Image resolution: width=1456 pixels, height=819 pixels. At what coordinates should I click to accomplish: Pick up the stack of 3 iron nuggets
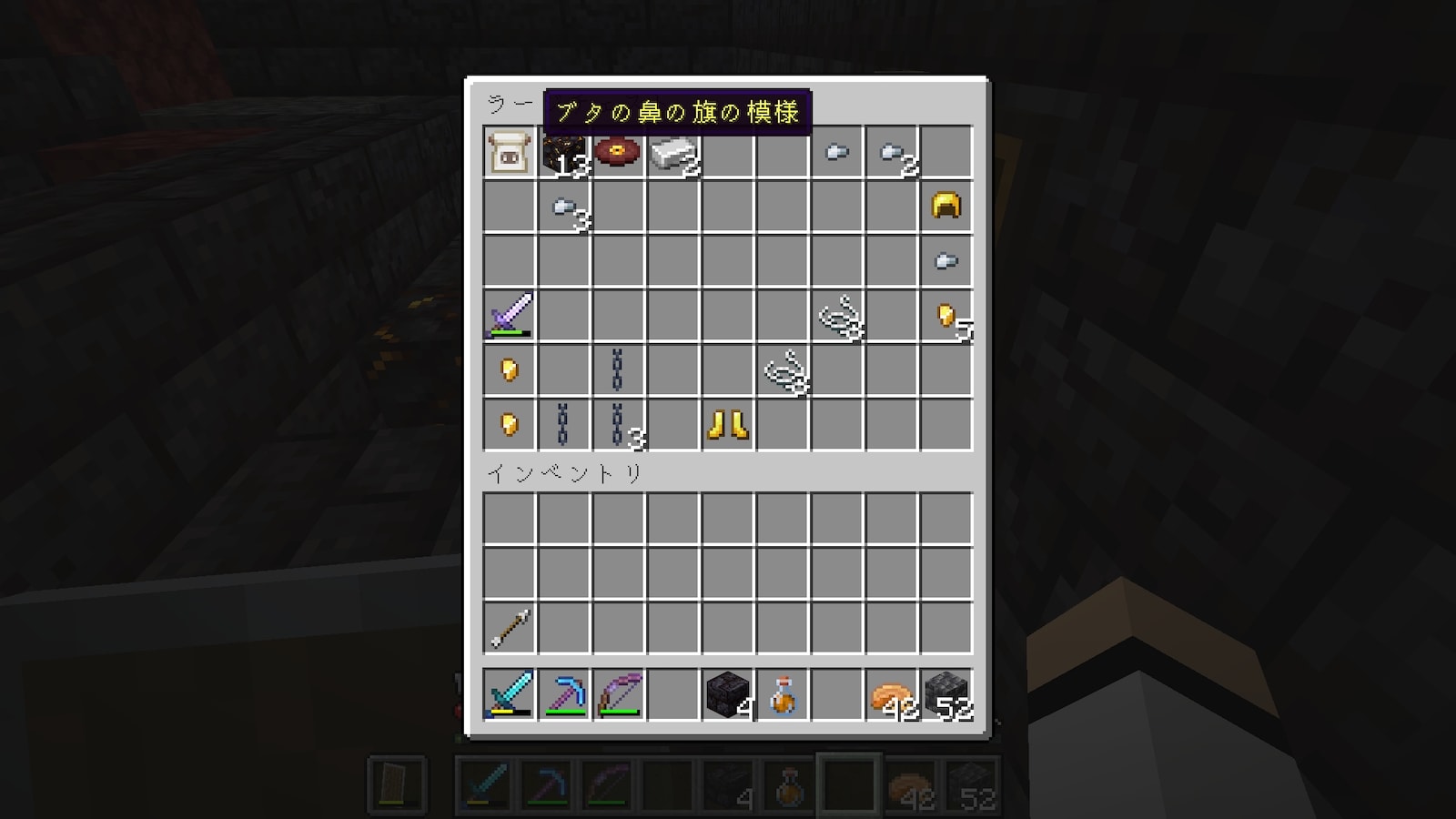(564, 207)
